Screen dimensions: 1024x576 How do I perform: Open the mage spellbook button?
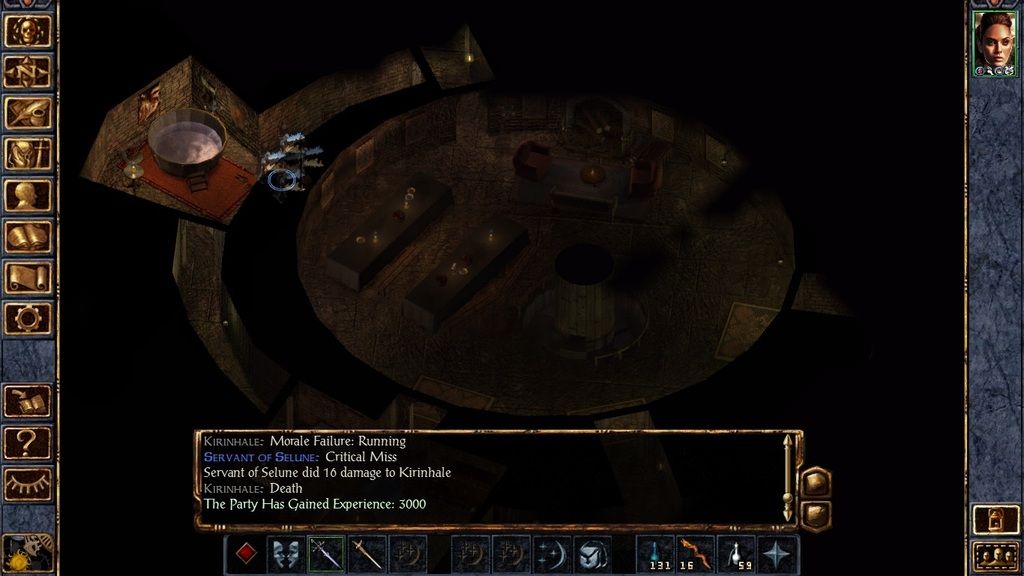tap(28, 236)
